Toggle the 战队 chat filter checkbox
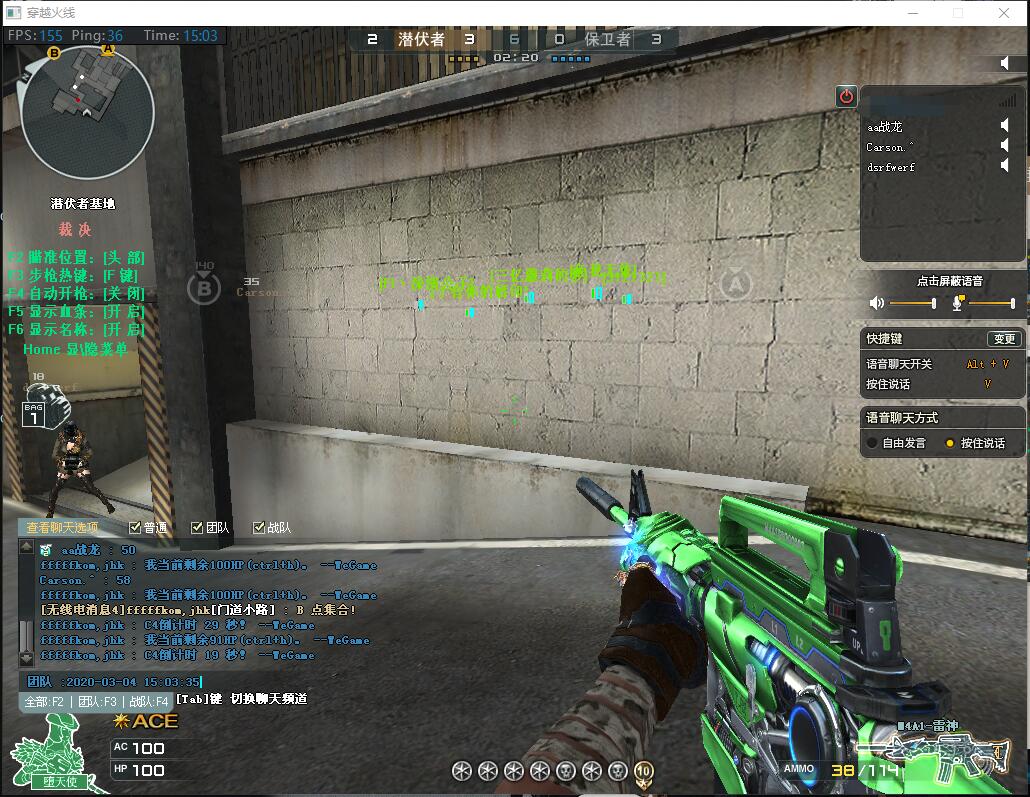This screenshot has height=797, width=1030. click(x=259, y=528)
